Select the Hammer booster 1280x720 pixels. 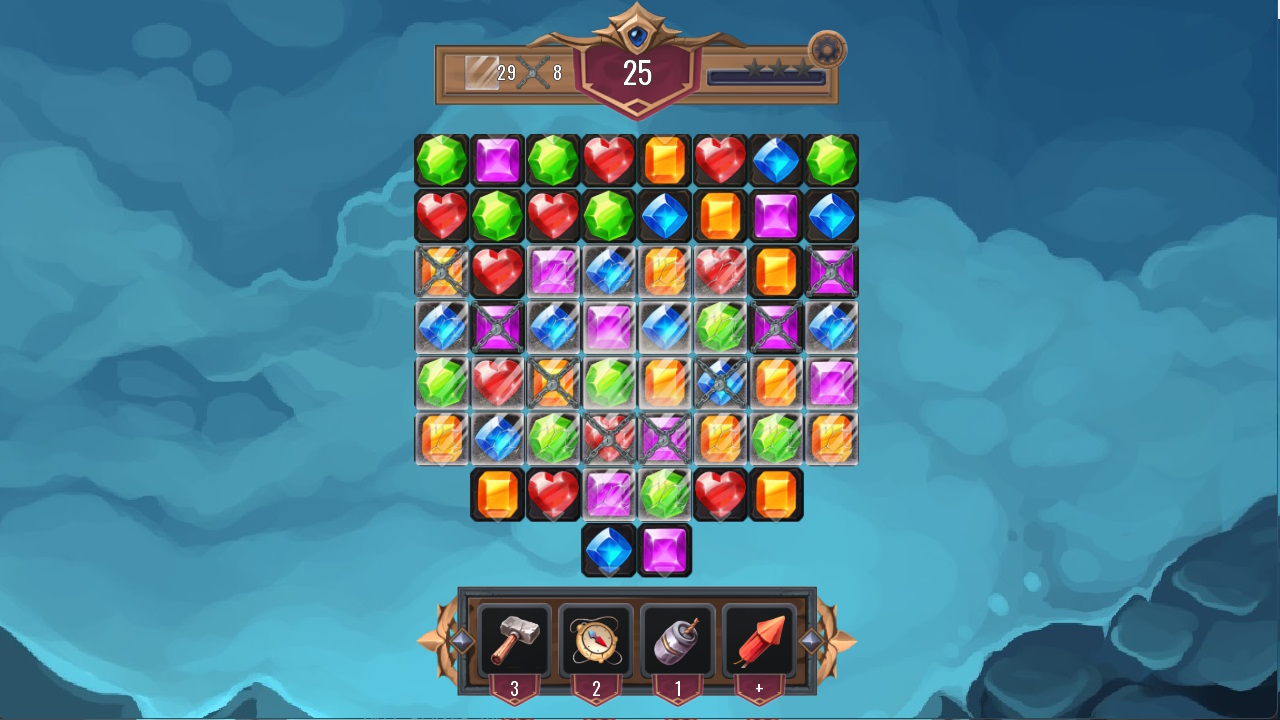[x=515, y=641]
